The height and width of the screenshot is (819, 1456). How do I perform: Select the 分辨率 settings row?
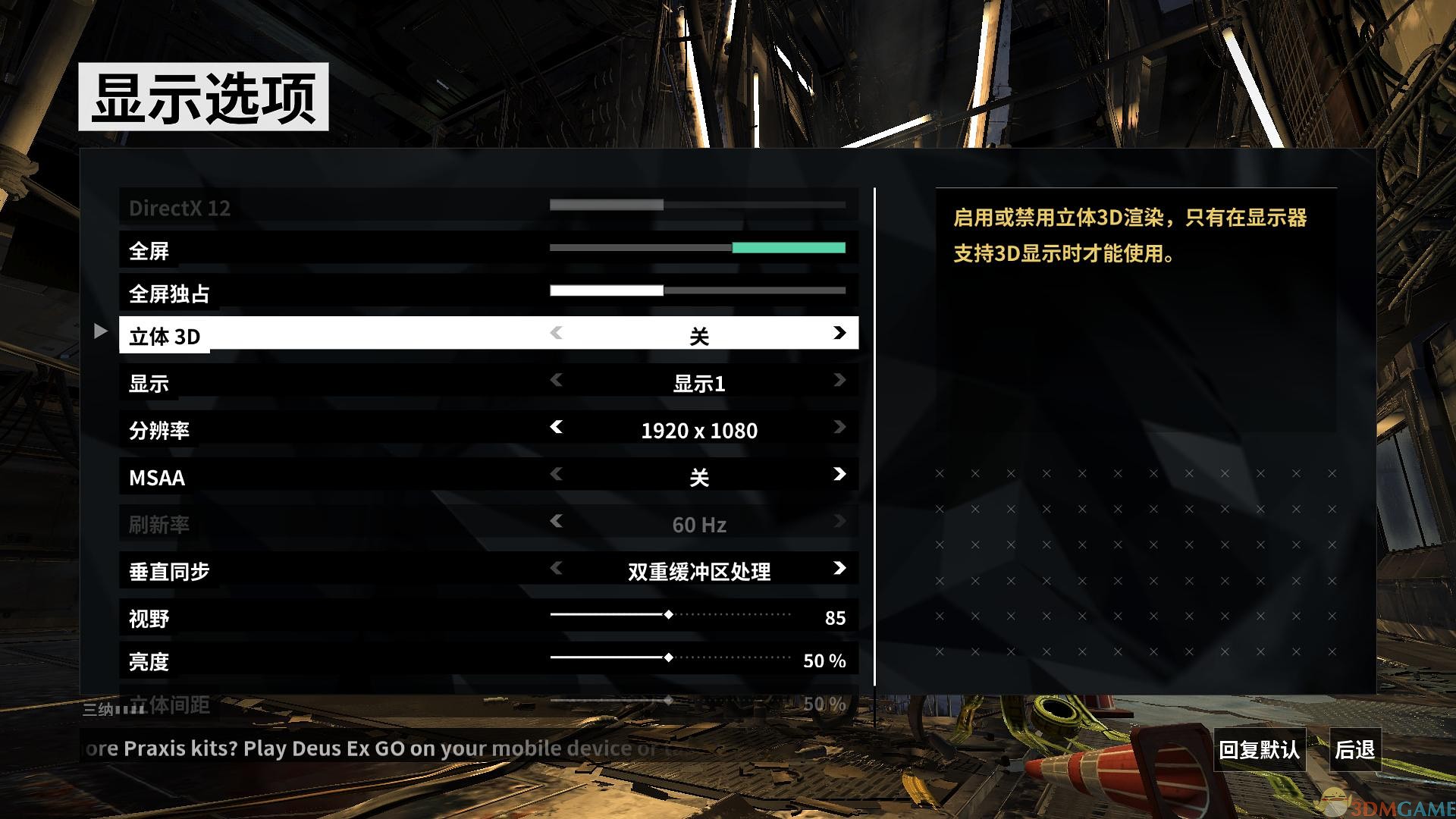(303, 428)
